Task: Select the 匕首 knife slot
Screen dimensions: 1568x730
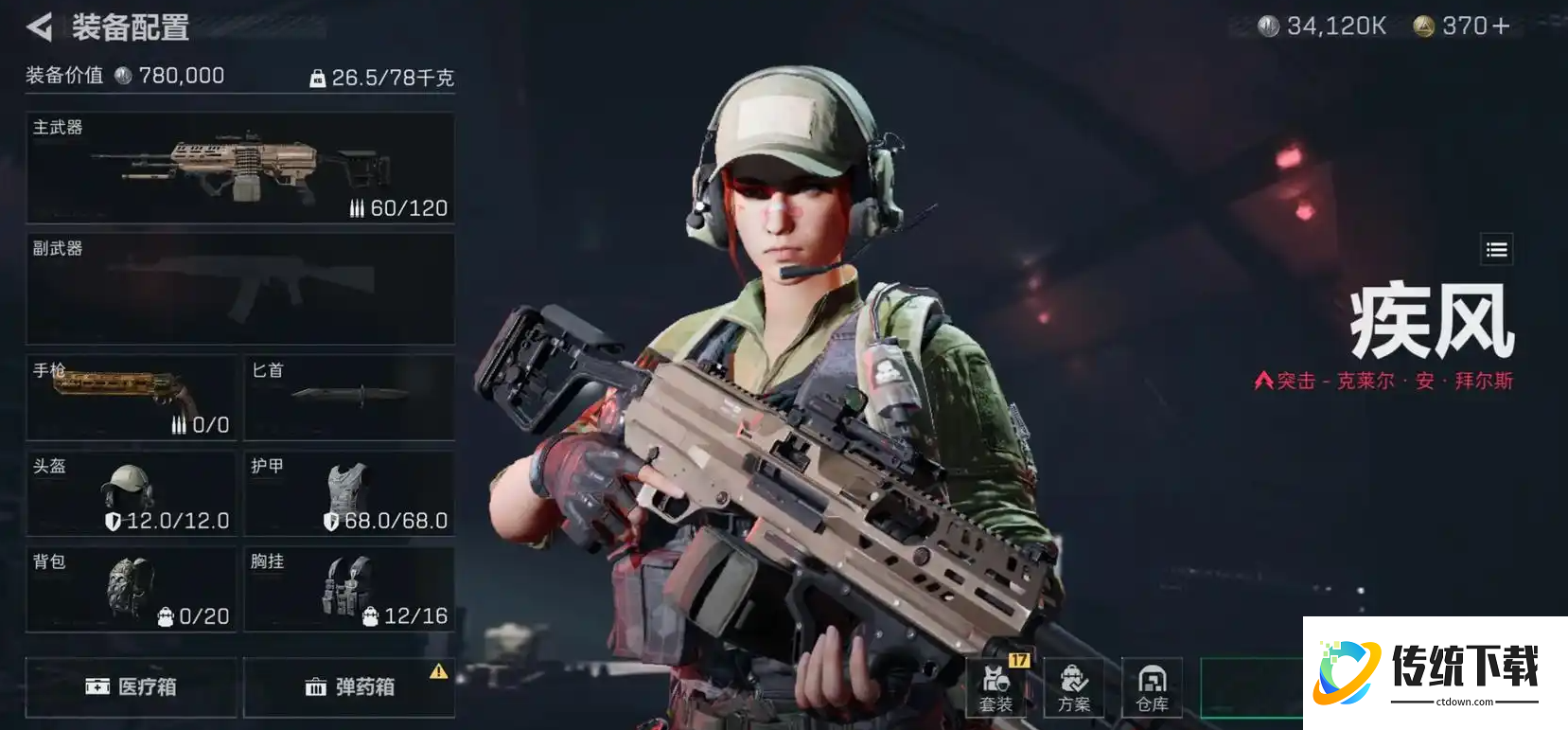Action: [349, 398]
